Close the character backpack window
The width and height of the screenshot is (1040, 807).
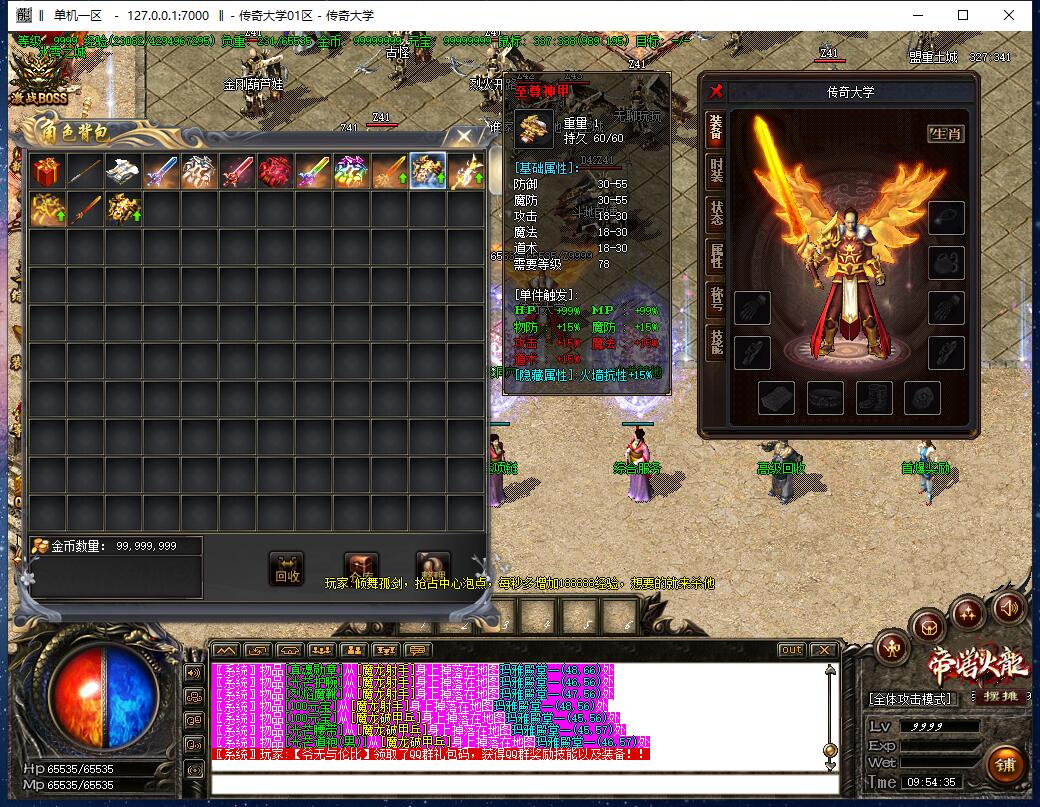pos(464,135)
